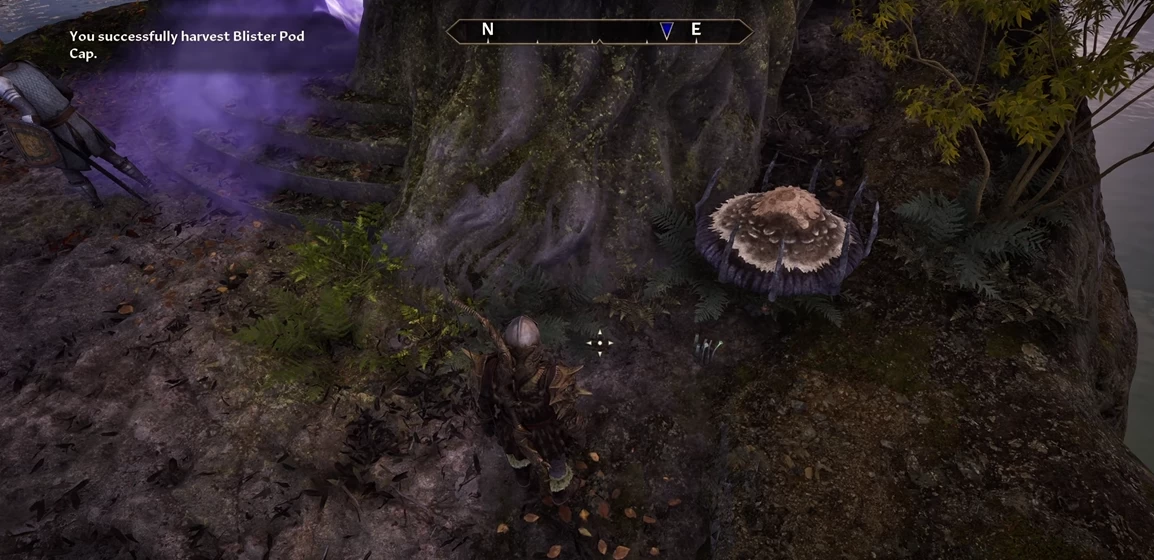Select the blue quest marker on compass

667,31
